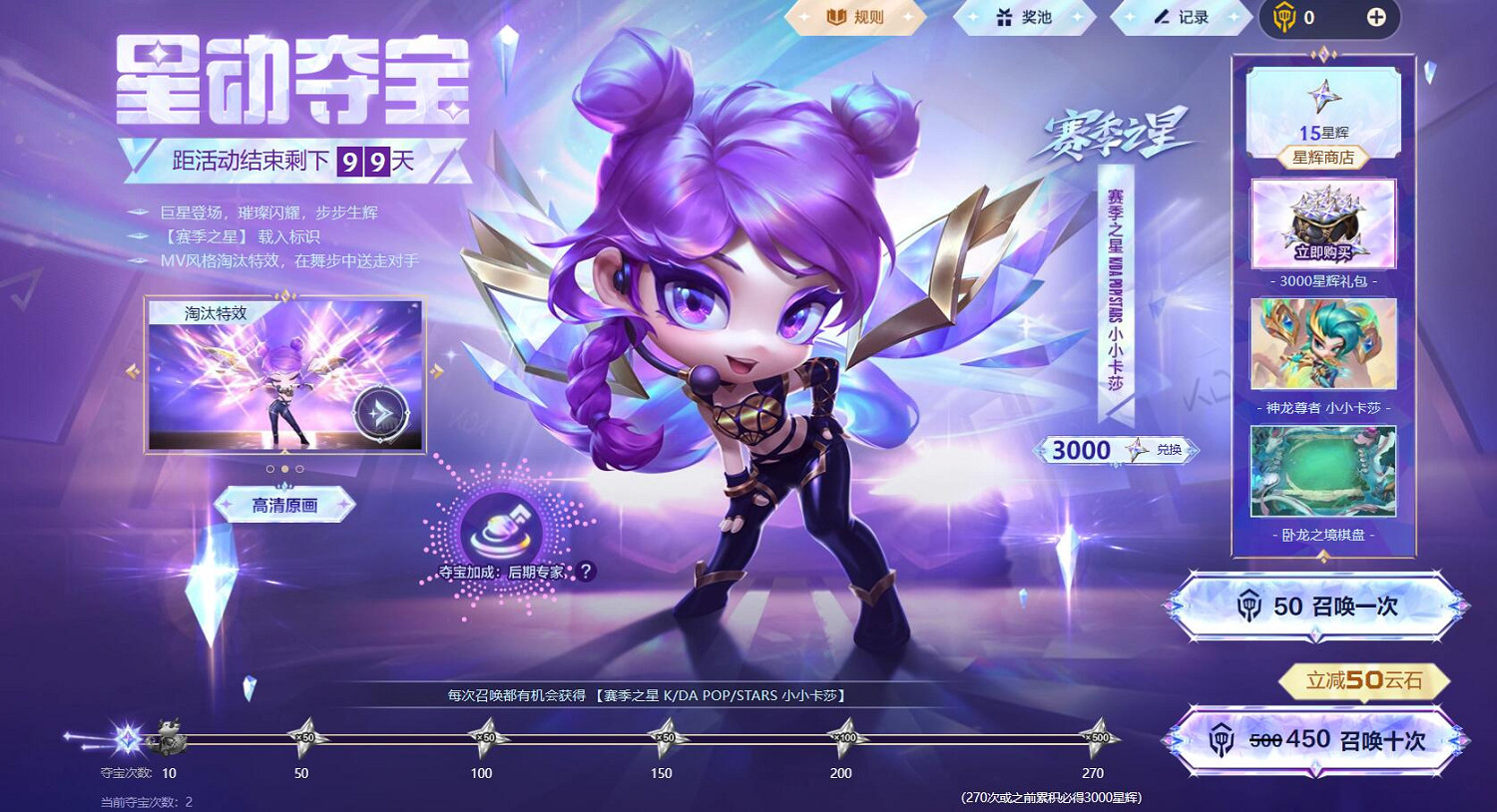
Task: Open the 规则 rules panel
Action: tap(855, 16)
